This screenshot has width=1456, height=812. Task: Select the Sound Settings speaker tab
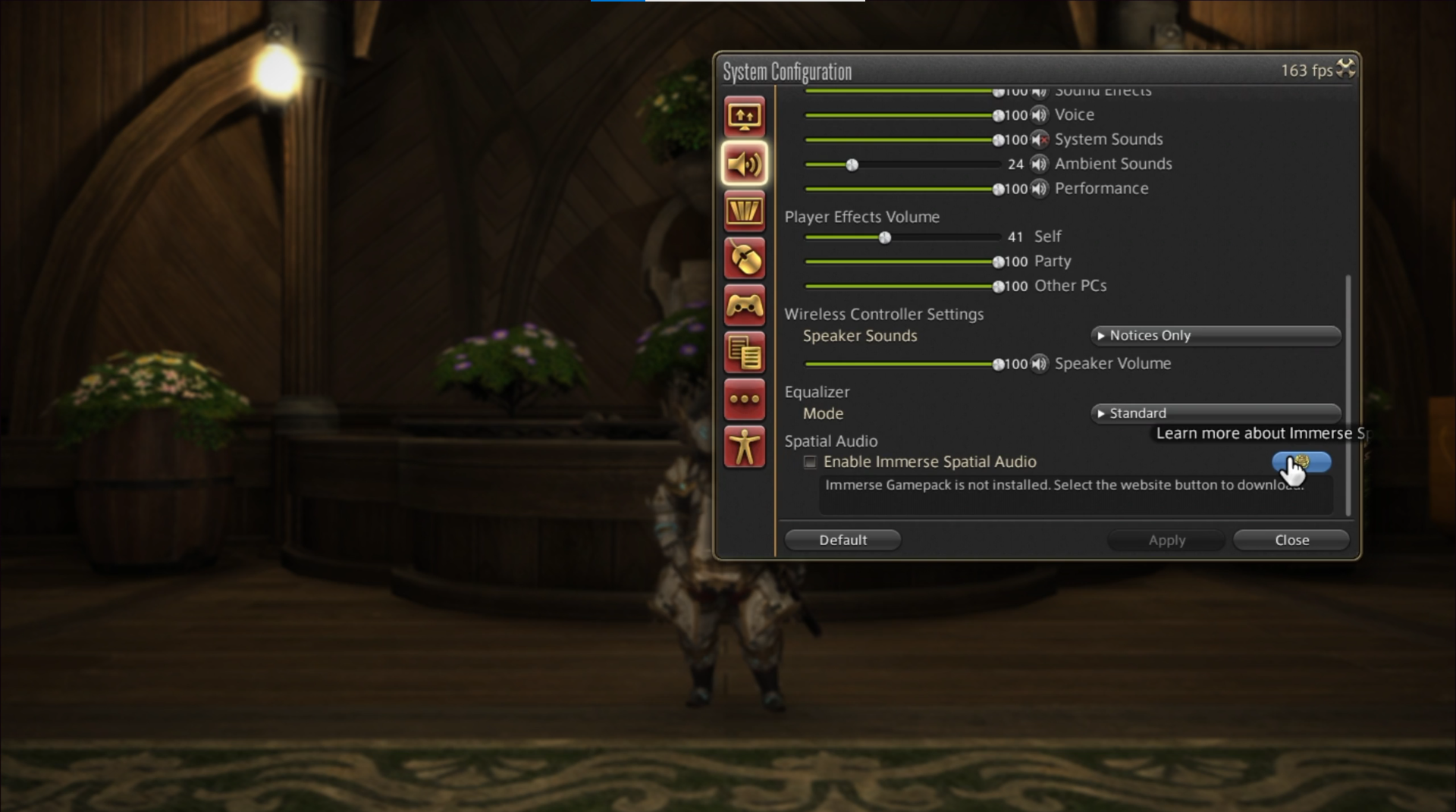744,164
